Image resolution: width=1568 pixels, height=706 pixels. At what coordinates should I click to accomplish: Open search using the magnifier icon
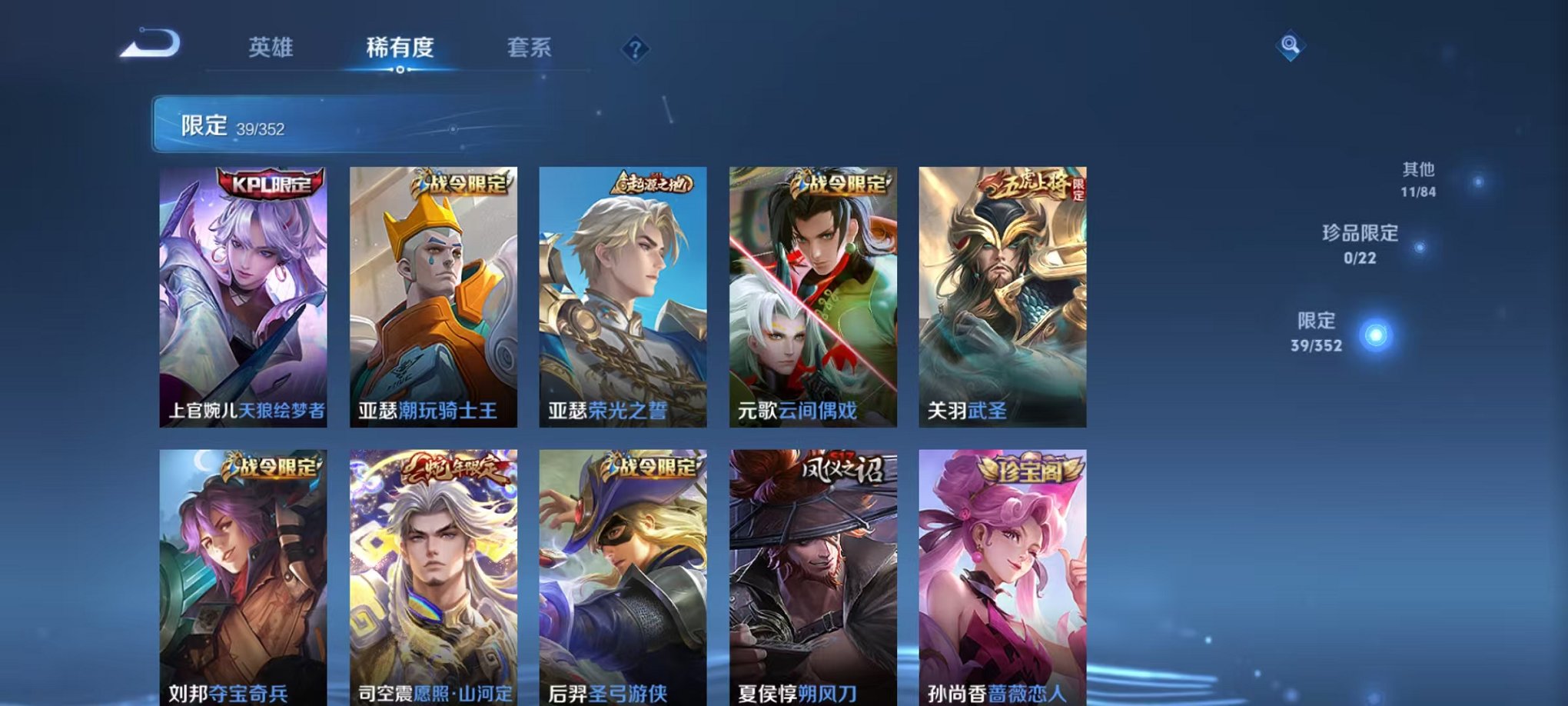pyautogui.click(x=1291, y=46)
